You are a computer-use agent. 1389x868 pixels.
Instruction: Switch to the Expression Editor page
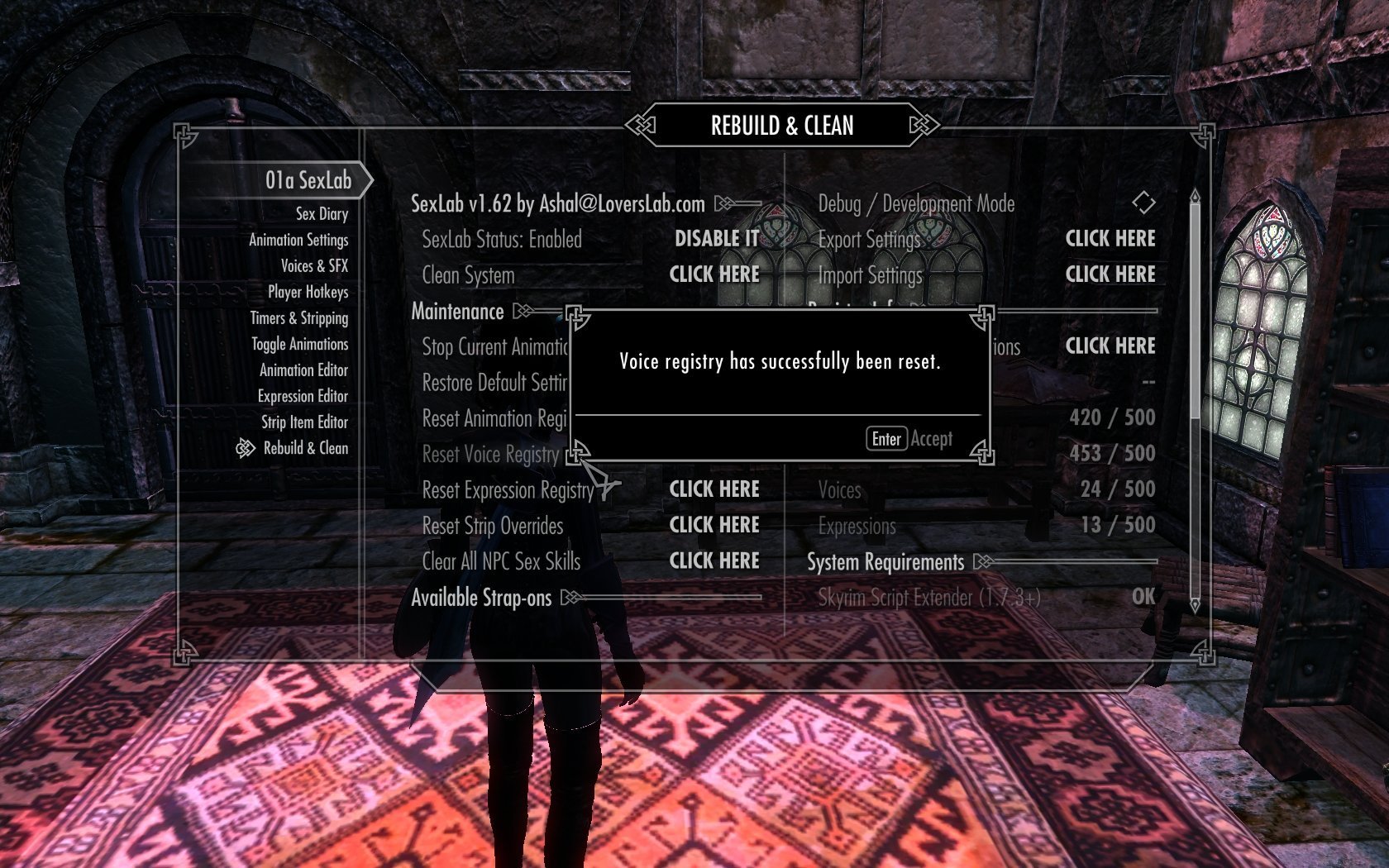tap(303, 396)
